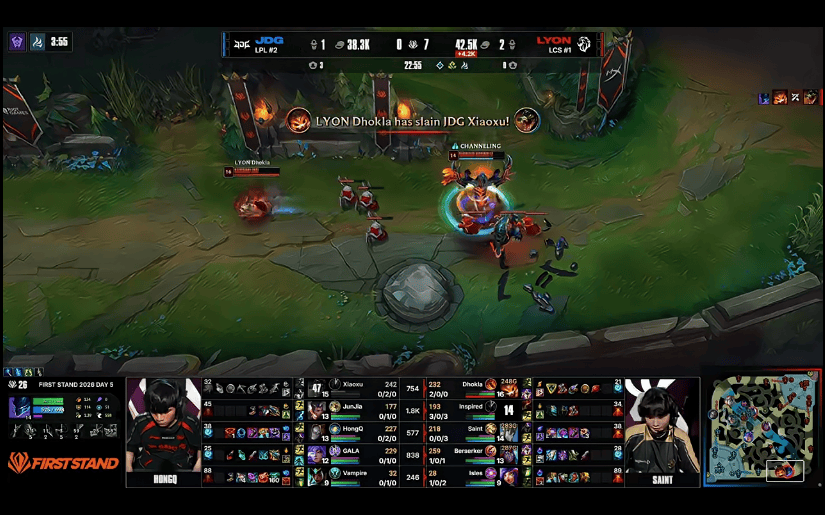Click the SAINT player camera
Screen dimensions: 825x515
click(x=662, y=430)
